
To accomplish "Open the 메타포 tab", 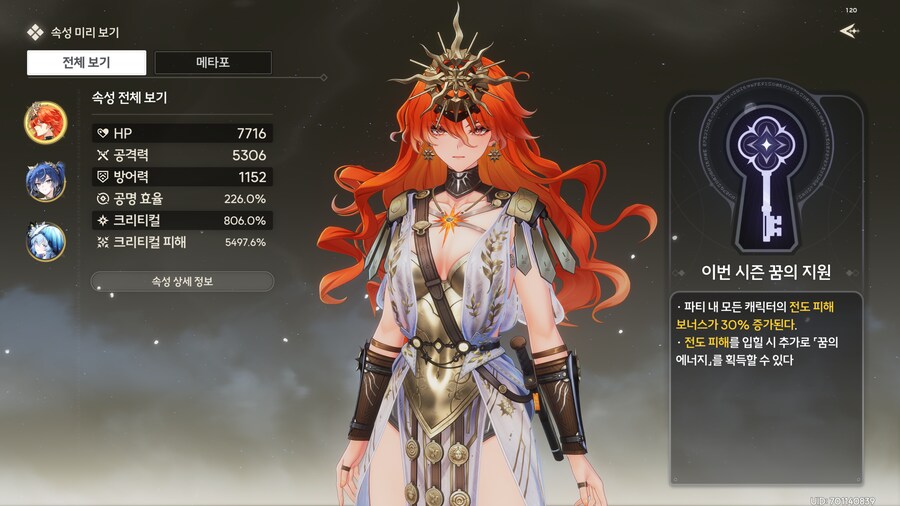I will [212, 63].
